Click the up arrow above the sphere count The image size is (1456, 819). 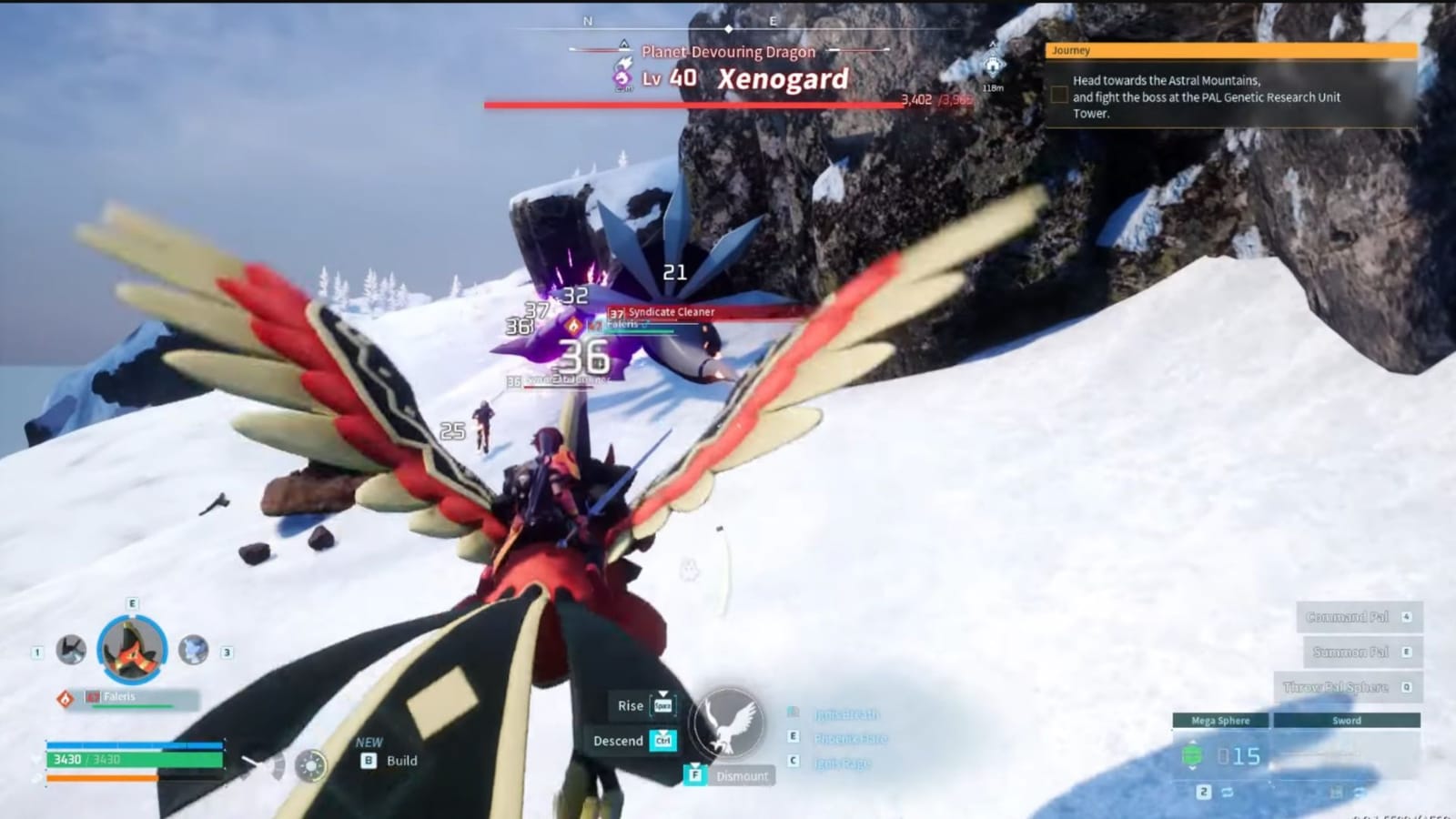[x=1192, y=742]
